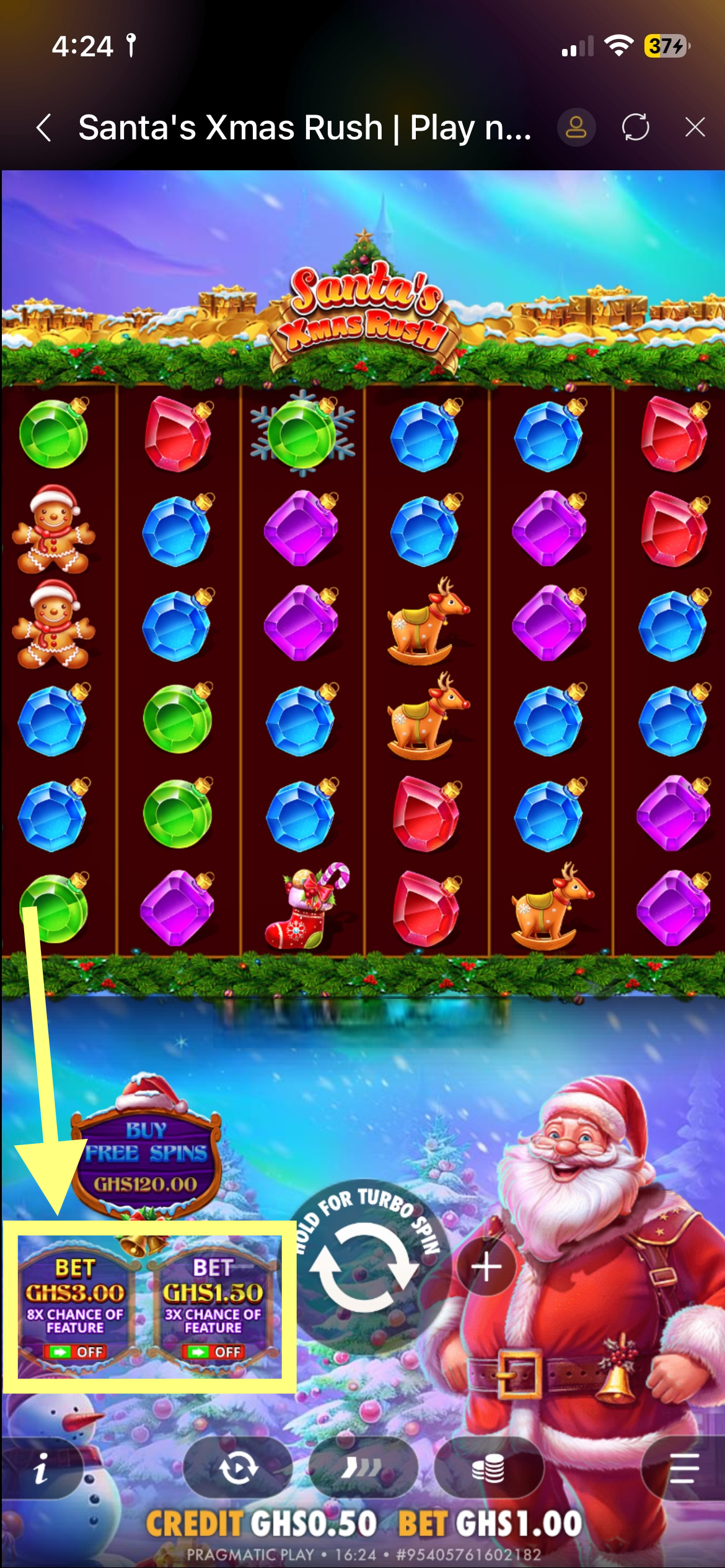Open the hamburger game menu
Screen dimensions: 725x1568
point(684,1469)
